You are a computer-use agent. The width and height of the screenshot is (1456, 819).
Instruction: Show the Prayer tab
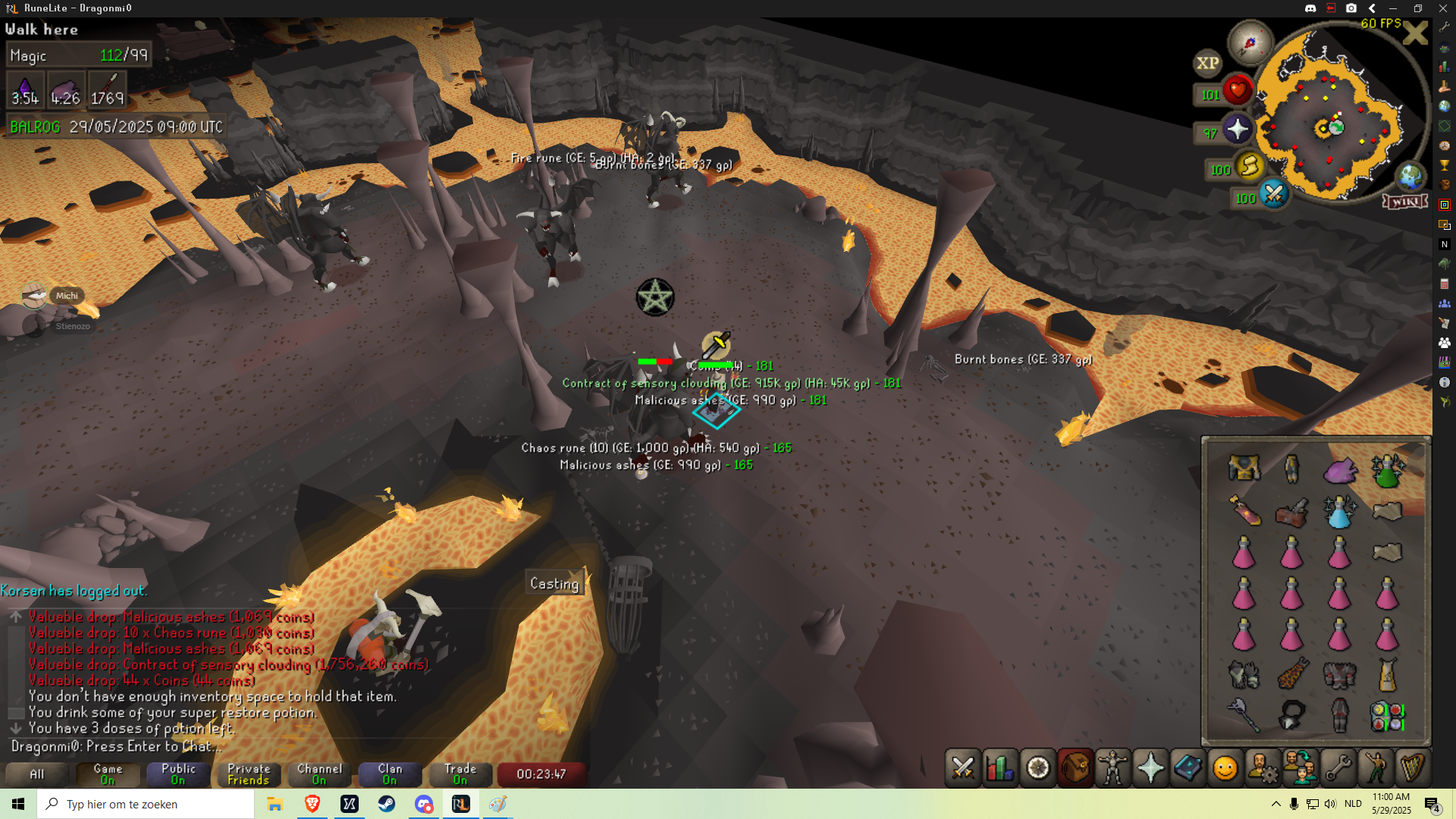1150,768
